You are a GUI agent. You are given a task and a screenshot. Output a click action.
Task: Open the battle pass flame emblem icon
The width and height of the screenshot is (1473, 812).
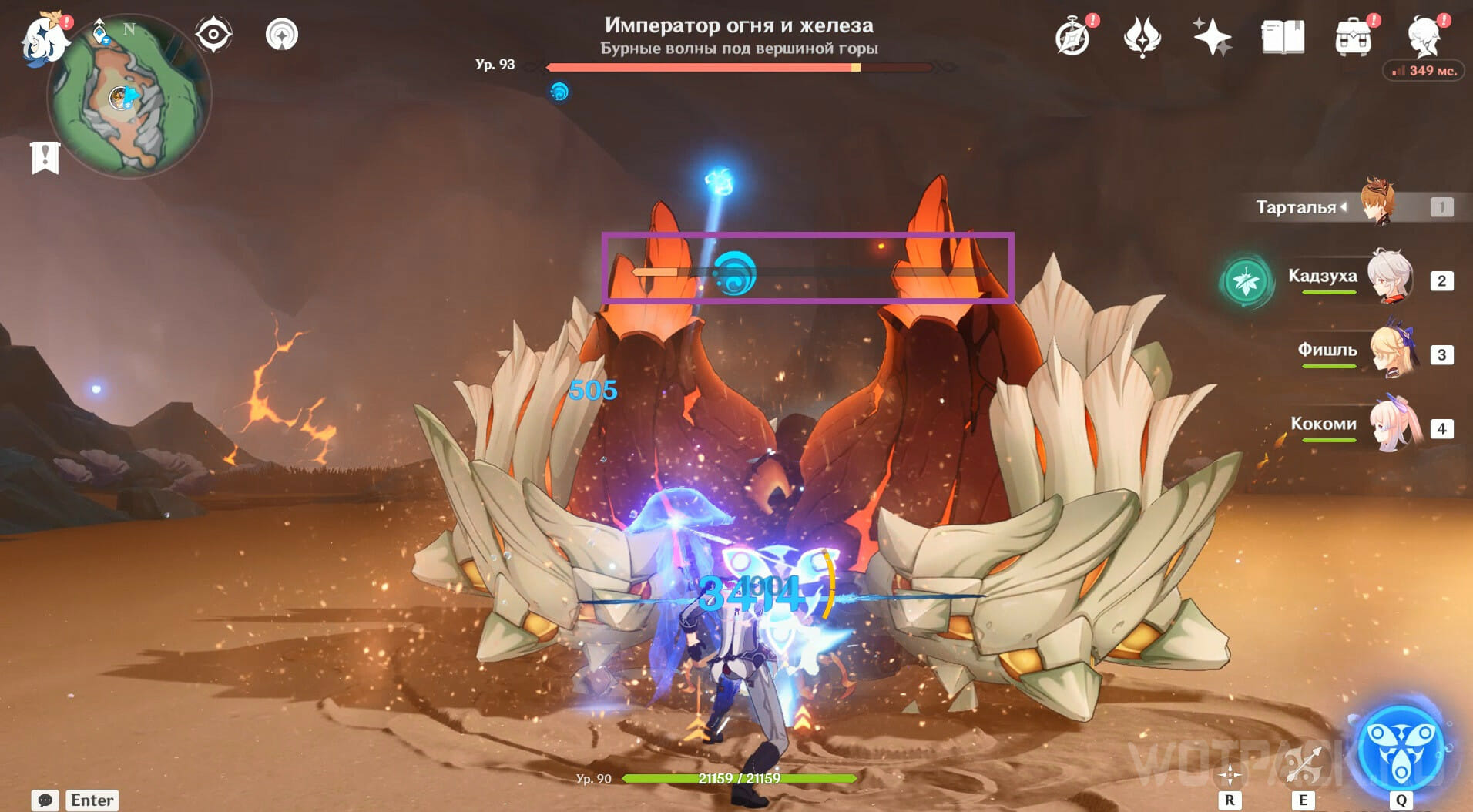(x=1142, y=37)
